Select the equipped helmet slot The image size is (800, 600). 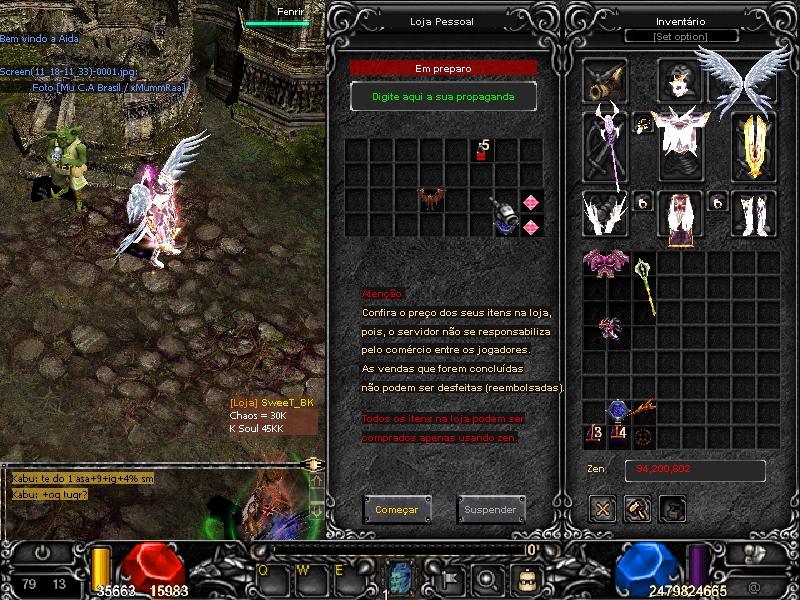(x=680, y=80)
